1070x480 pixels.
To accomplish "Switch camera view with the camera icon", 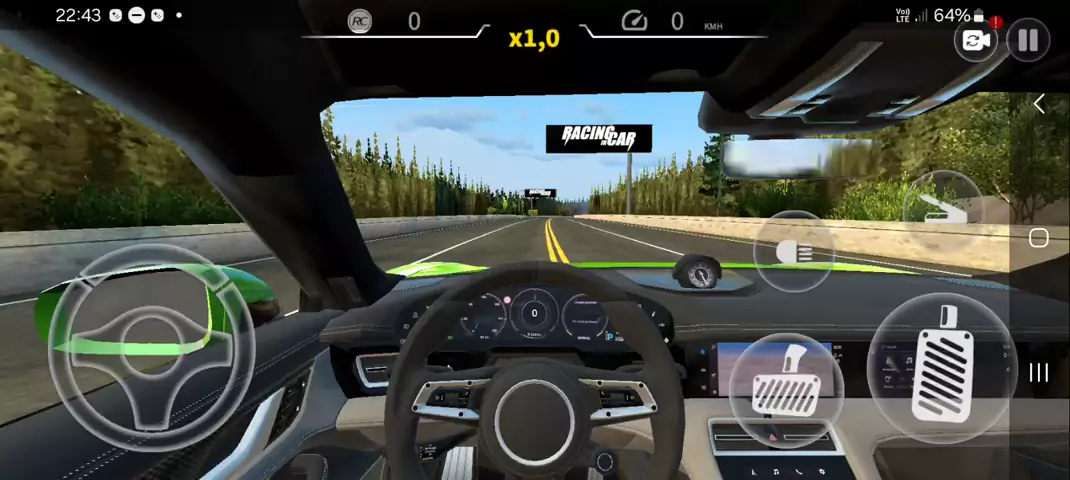I will 975,40.
